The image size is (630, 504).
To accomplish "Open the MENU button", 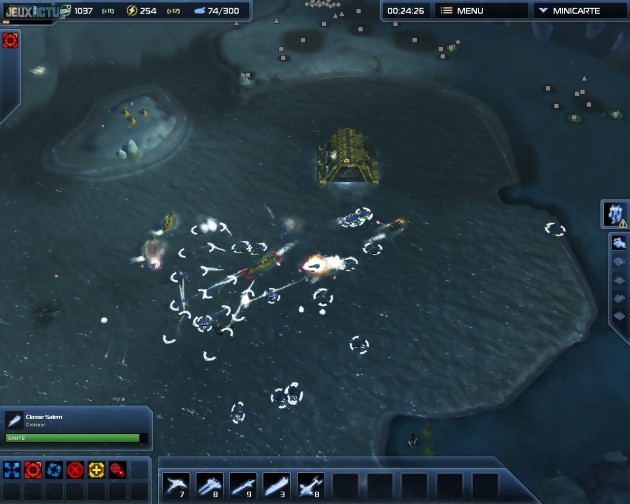I will pos(478,11).
